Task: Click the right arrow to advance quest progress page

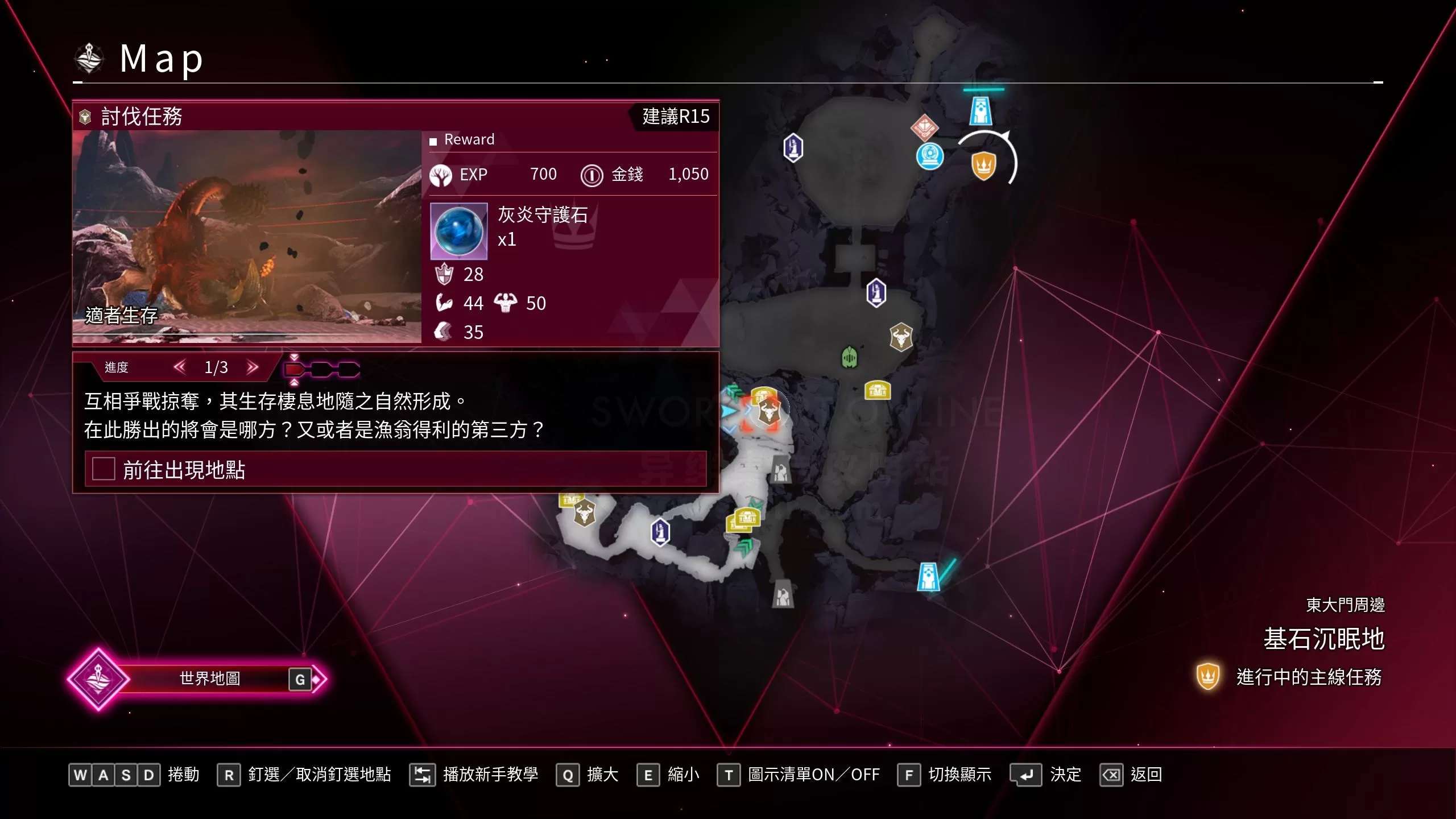Action: click(253, 368)
